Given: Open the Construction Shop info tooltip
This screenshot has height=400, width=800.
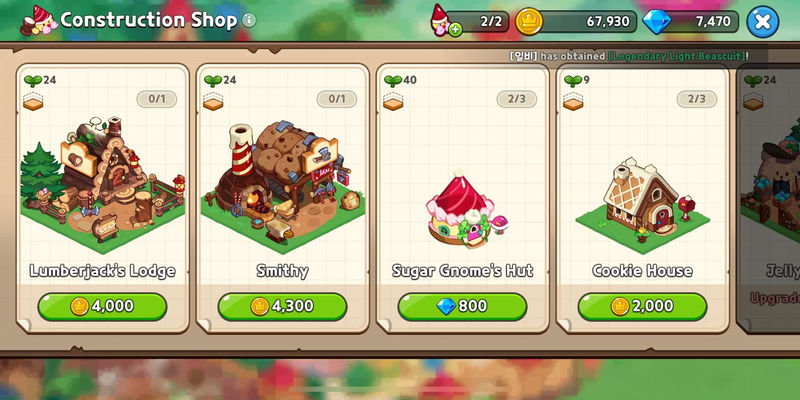Looking at the screenshot, I should tap(249, 20).
